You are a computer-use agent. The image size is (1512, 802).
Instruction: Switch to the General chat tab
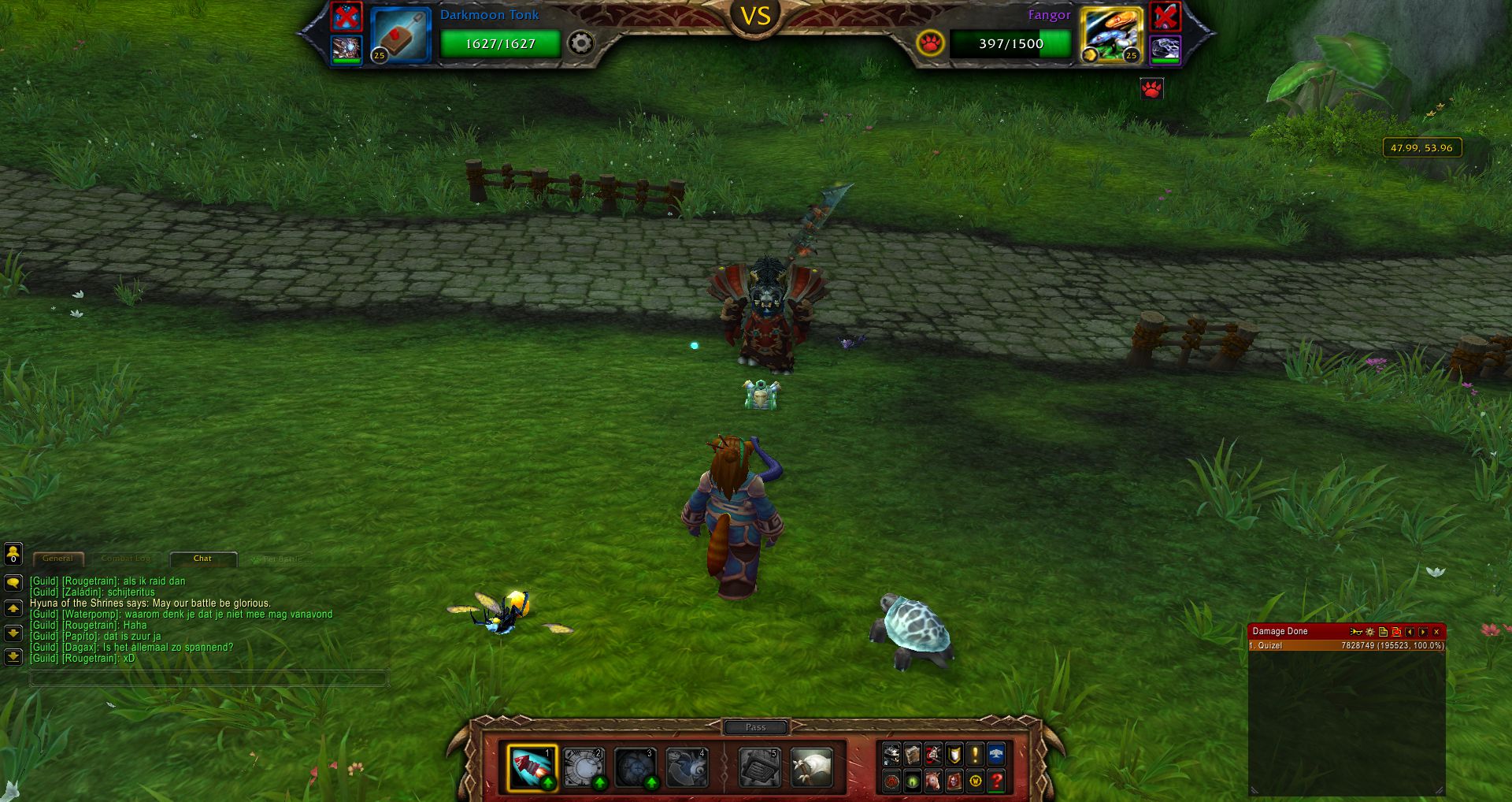(x=57, y=559)
